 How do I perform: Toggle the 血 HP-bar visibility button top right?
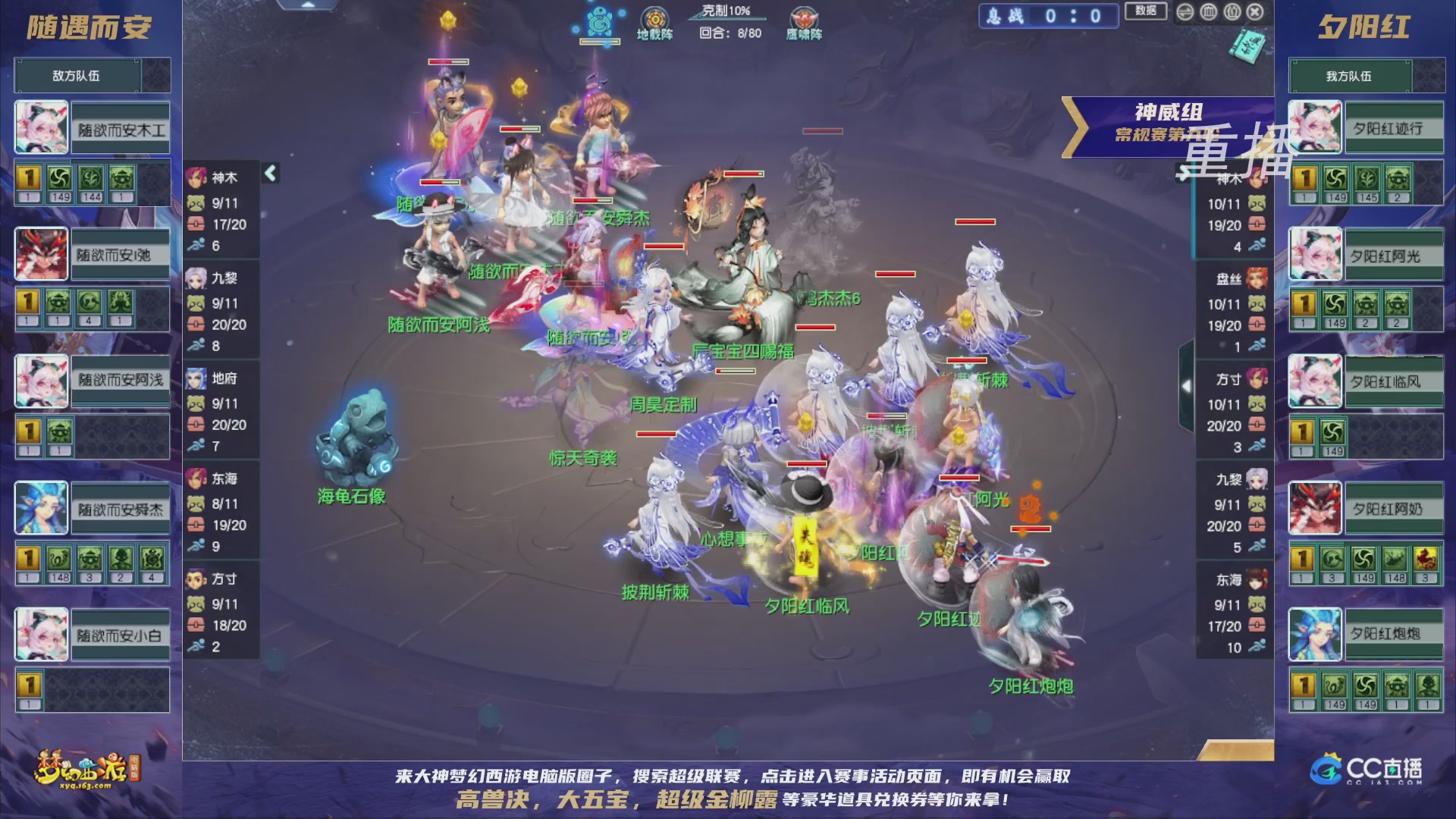pos(1209,12)
